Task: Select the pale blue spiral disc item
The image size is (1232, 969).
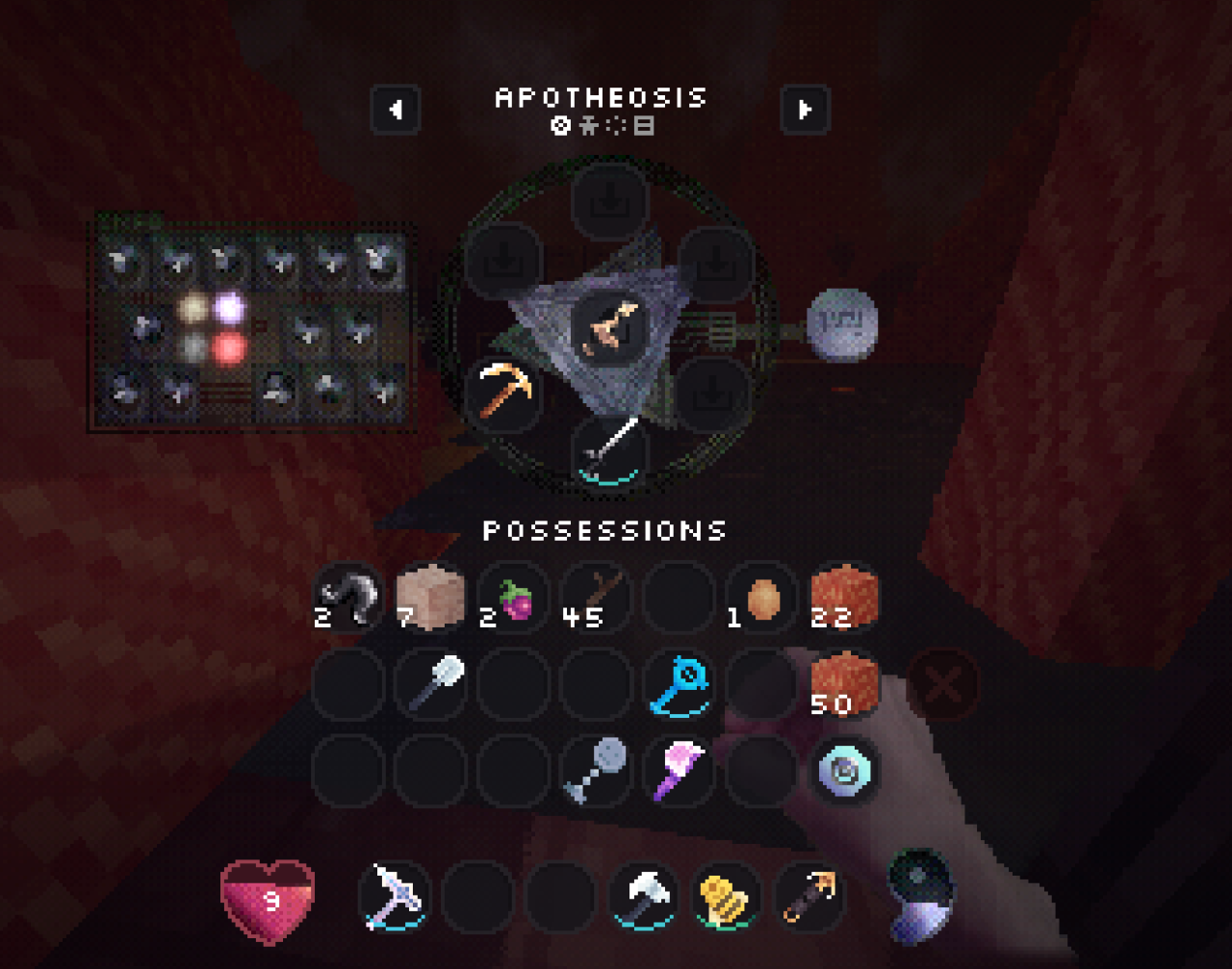Action: click(x=843, y=770)
